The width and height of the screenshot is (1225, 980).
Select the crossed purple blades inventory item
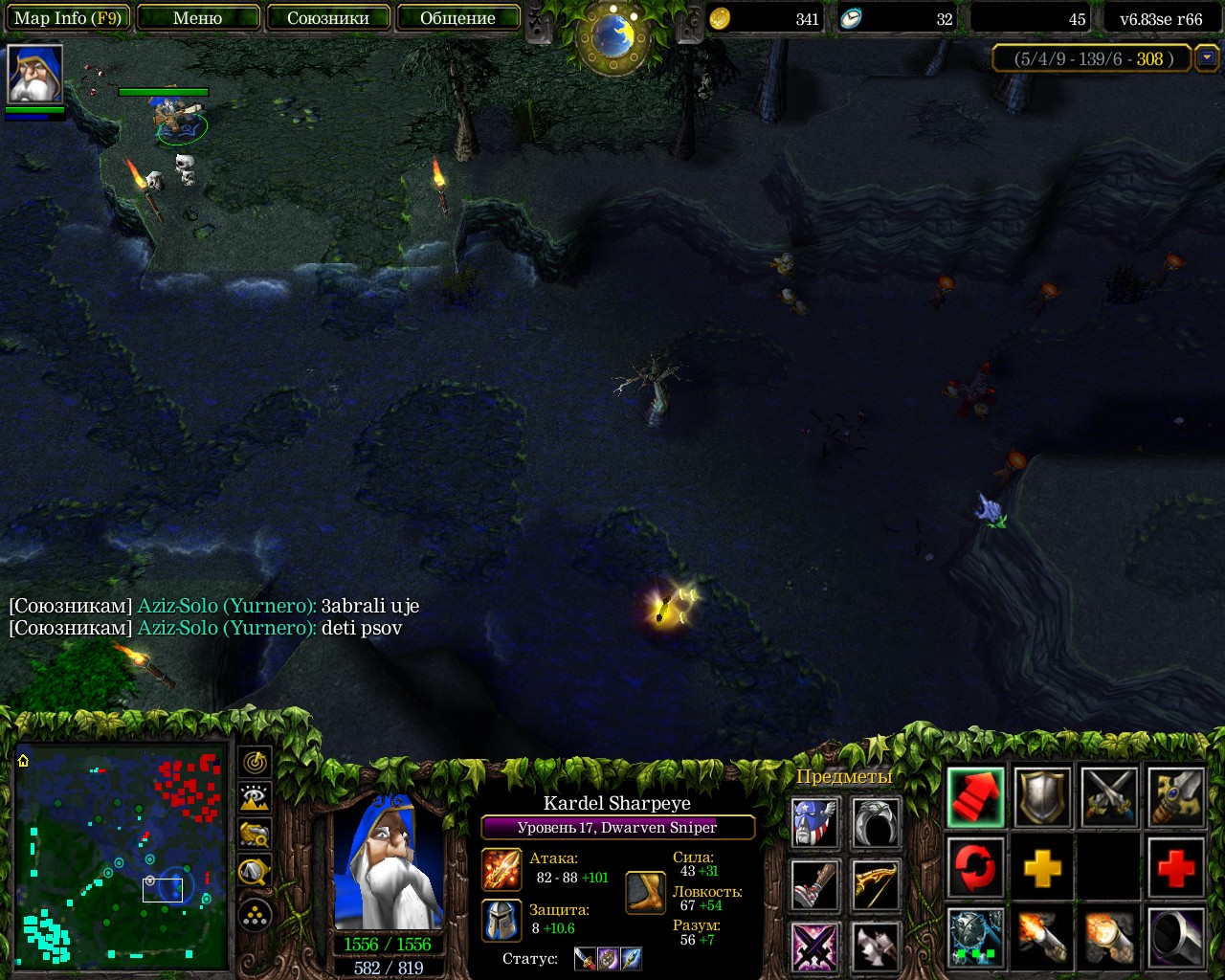[x=816, y=947]
